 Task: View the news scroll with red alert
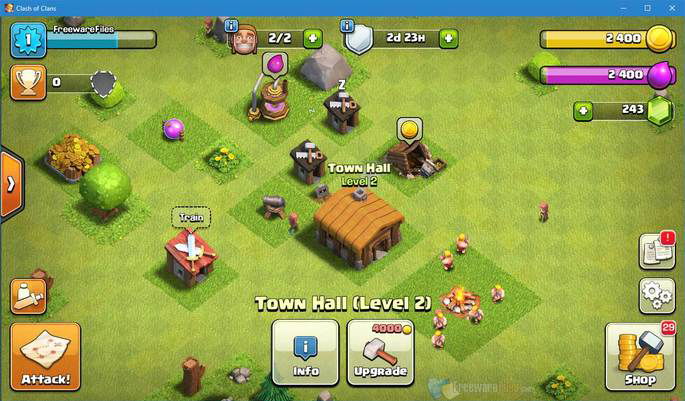click(656, 250)
